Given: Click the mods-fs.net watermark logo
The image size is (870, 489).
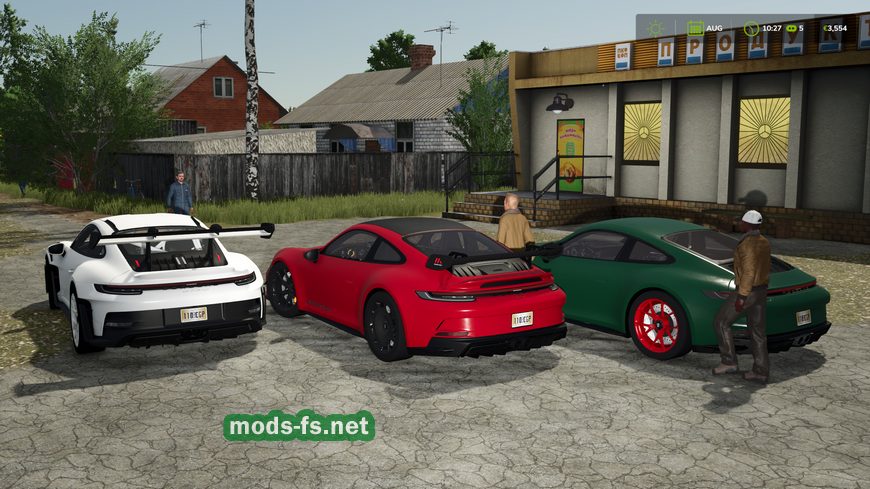Looking at the screenshot, I should tap(299, 426).
